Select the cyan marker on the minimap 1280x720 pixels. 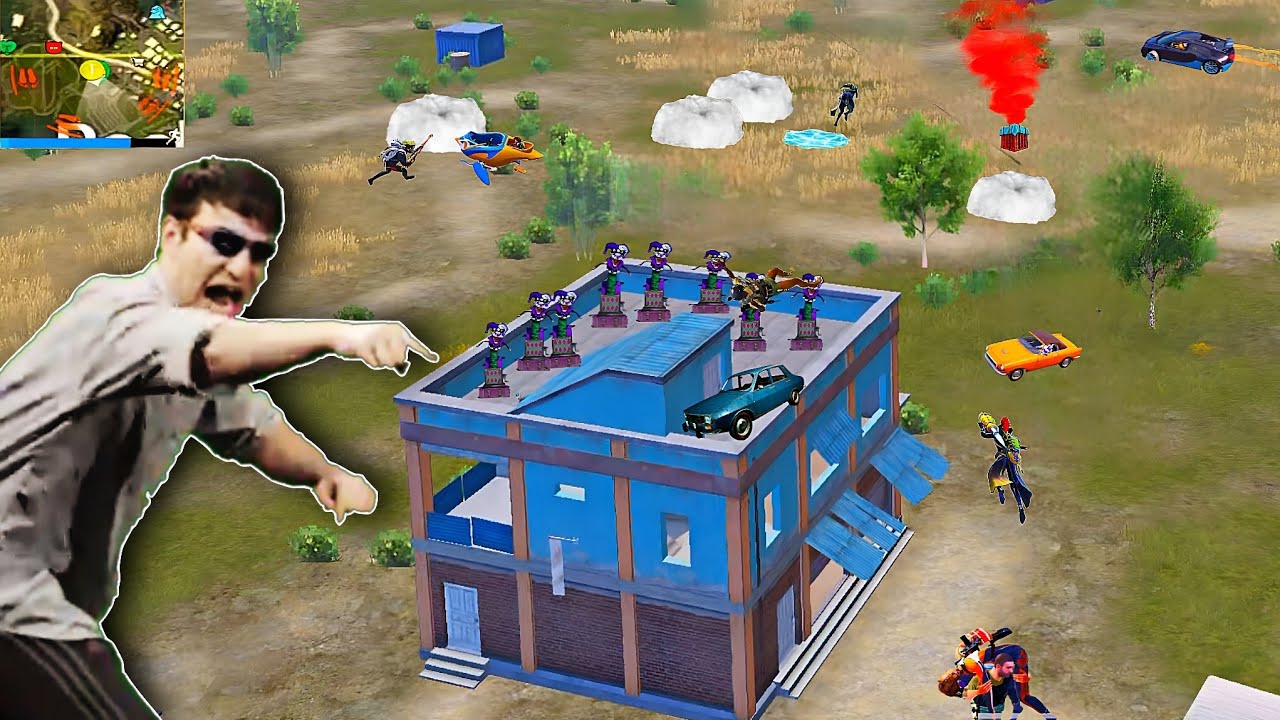157,13
